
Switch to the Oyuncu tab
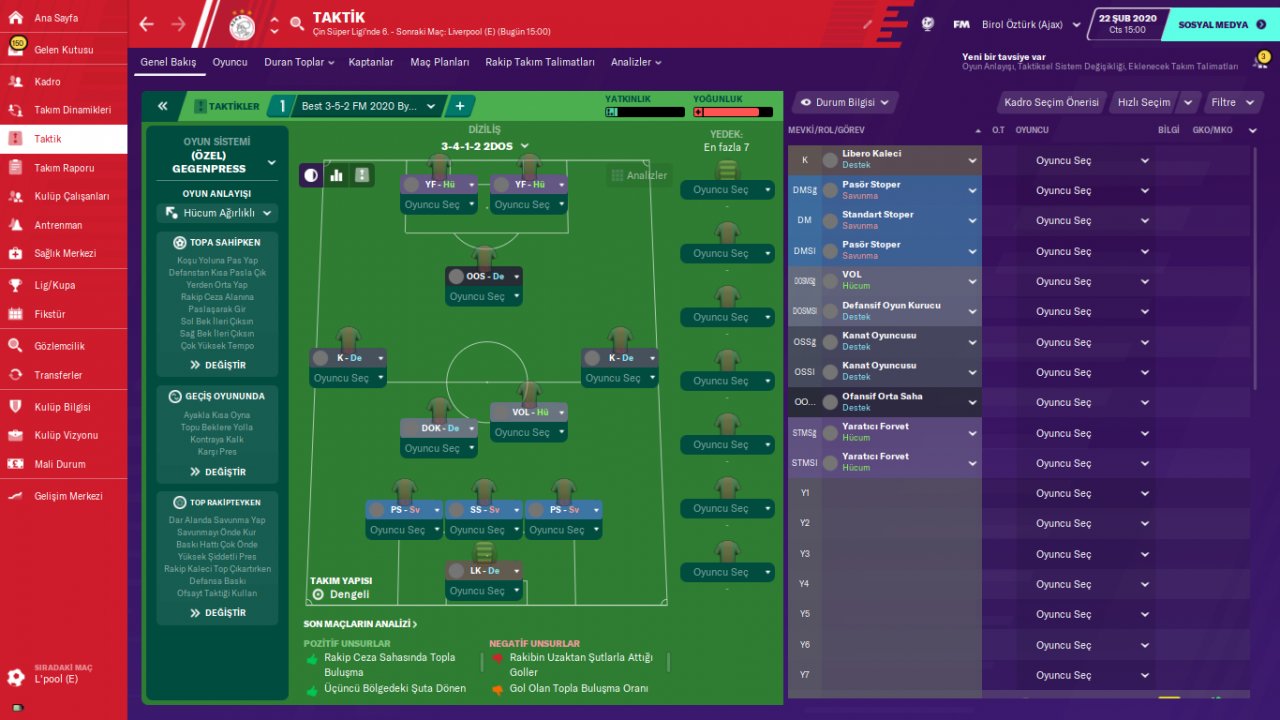[230, 62]
